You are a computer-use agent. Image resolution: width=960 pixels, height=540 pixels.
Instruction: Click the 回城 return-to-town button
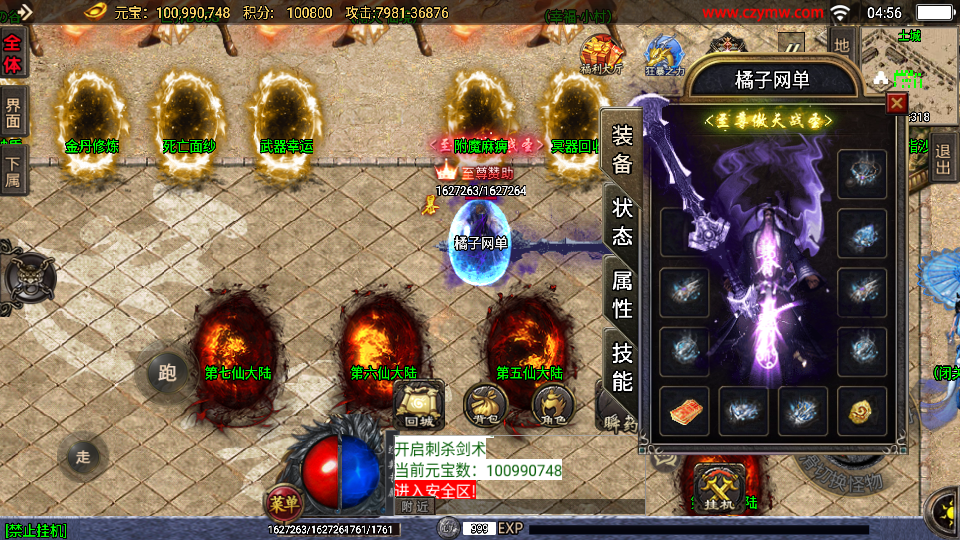419,405
